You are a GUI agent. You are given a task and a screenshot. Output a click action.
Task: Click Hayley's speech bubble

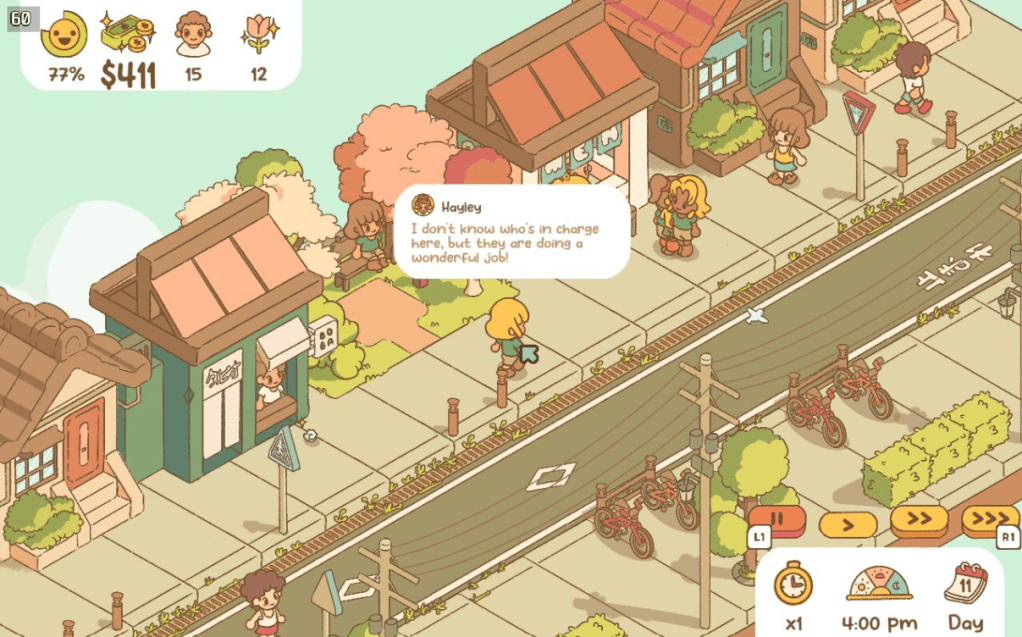pyautogui.click(x=512, y=231)
